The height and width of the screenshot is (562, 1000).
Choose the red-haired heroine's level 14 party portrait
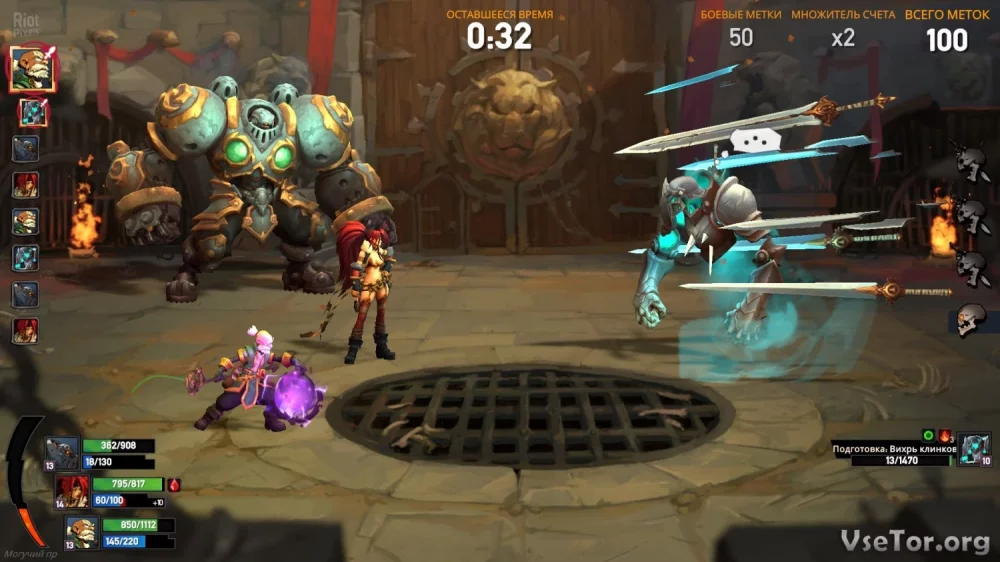point(73,490)
